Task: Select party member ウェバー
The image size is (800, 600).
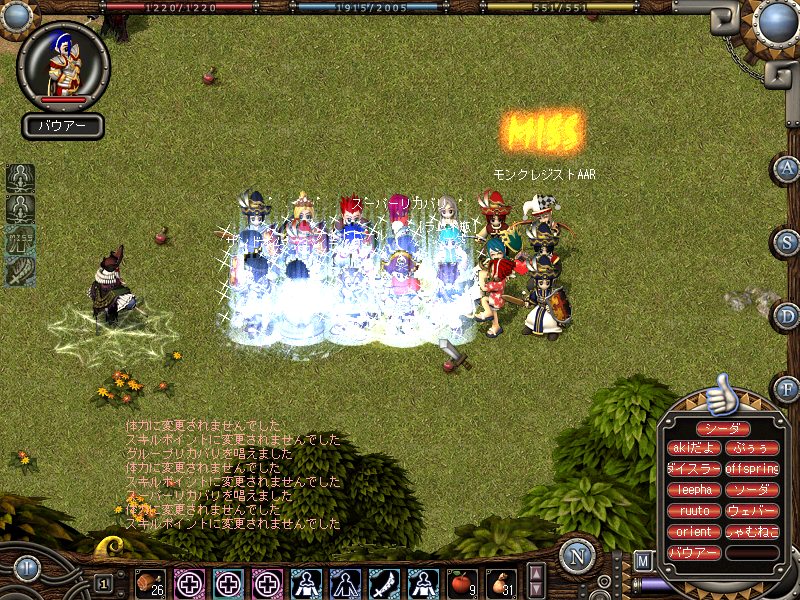Action: 752,511
